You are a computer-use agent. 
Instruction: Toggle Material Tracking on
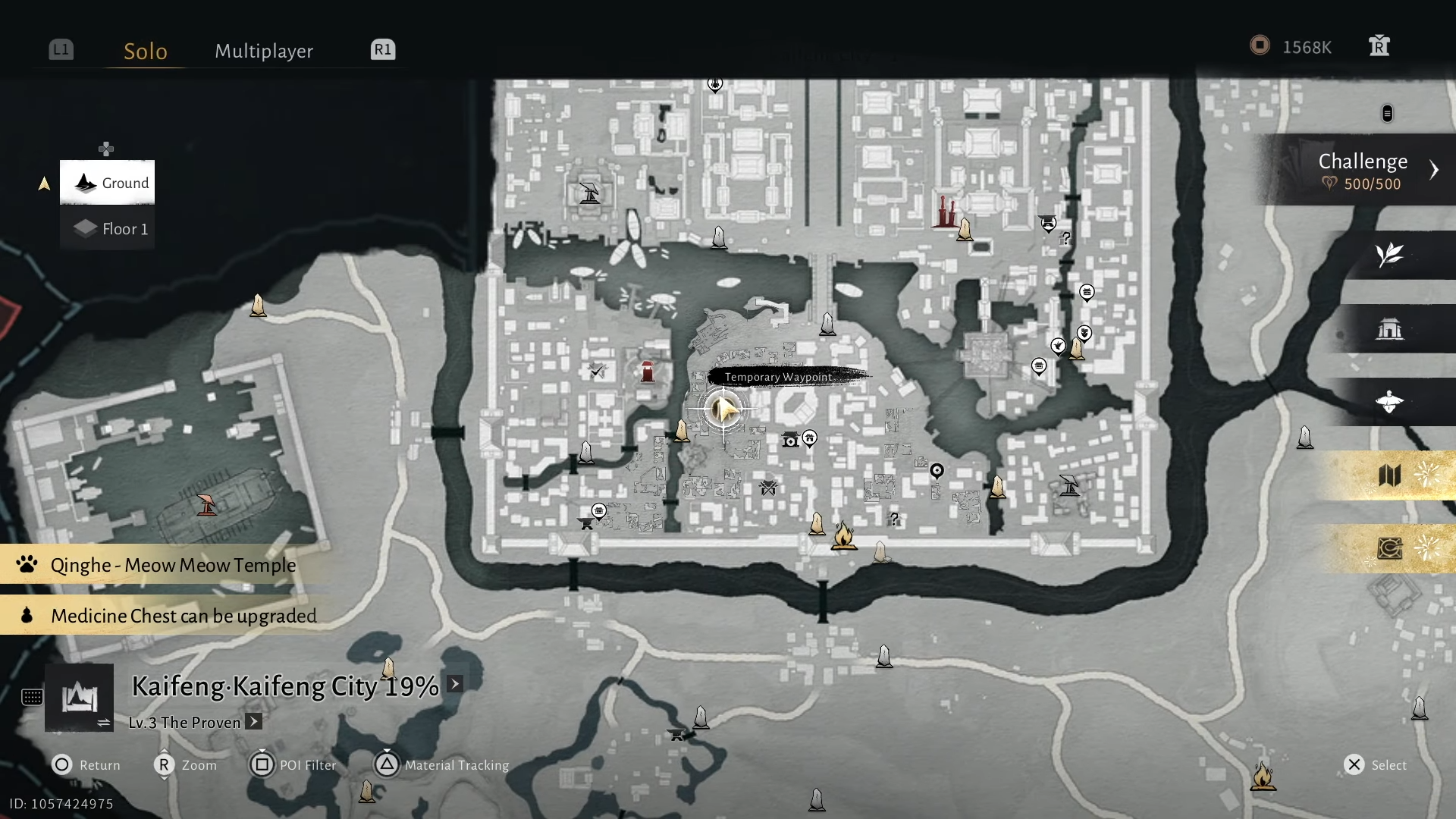[387, 765]
